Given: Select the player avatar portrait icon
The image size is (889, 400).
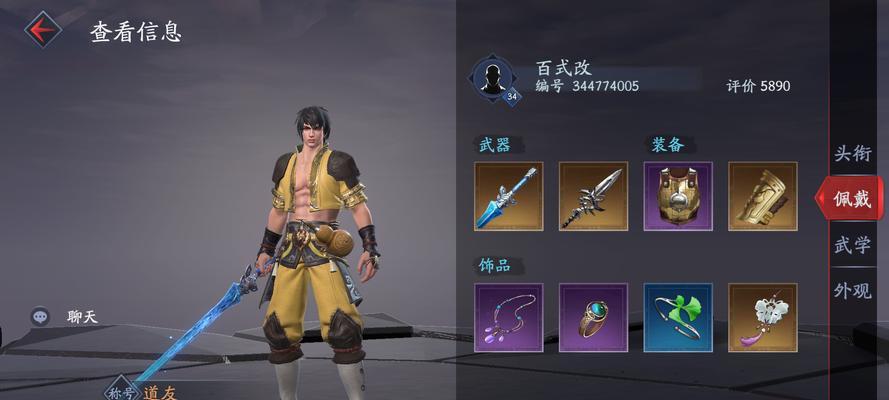Looking at the screenshot, I should point(492,78).
